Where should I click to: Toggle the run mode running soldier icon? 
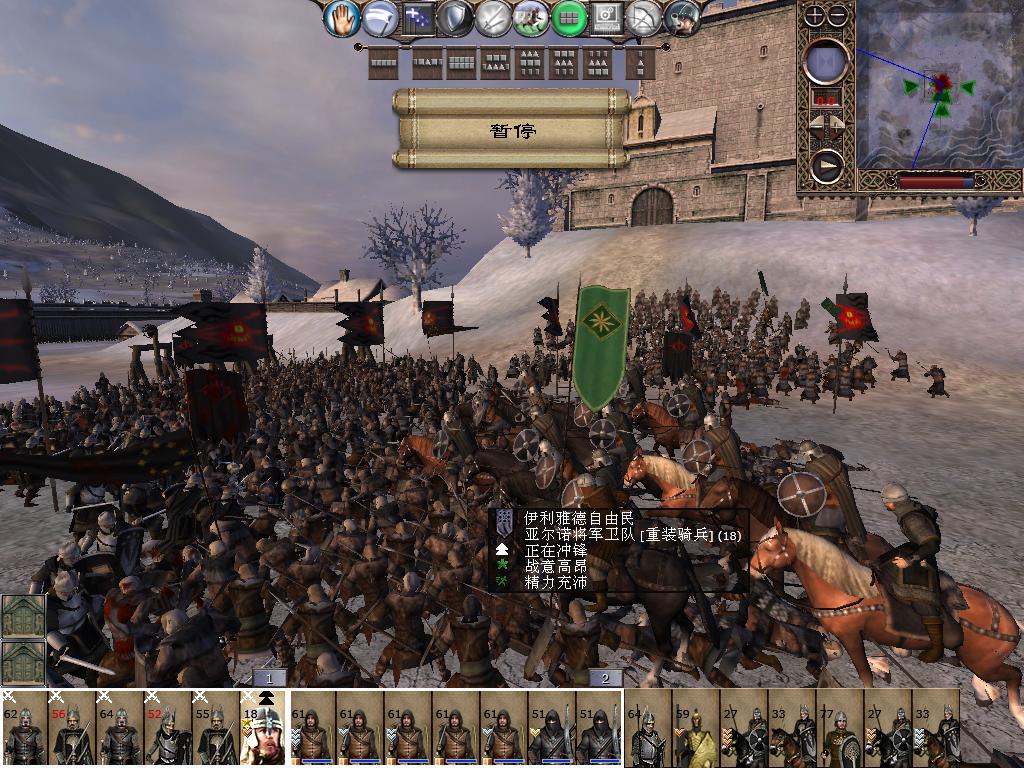531,18
